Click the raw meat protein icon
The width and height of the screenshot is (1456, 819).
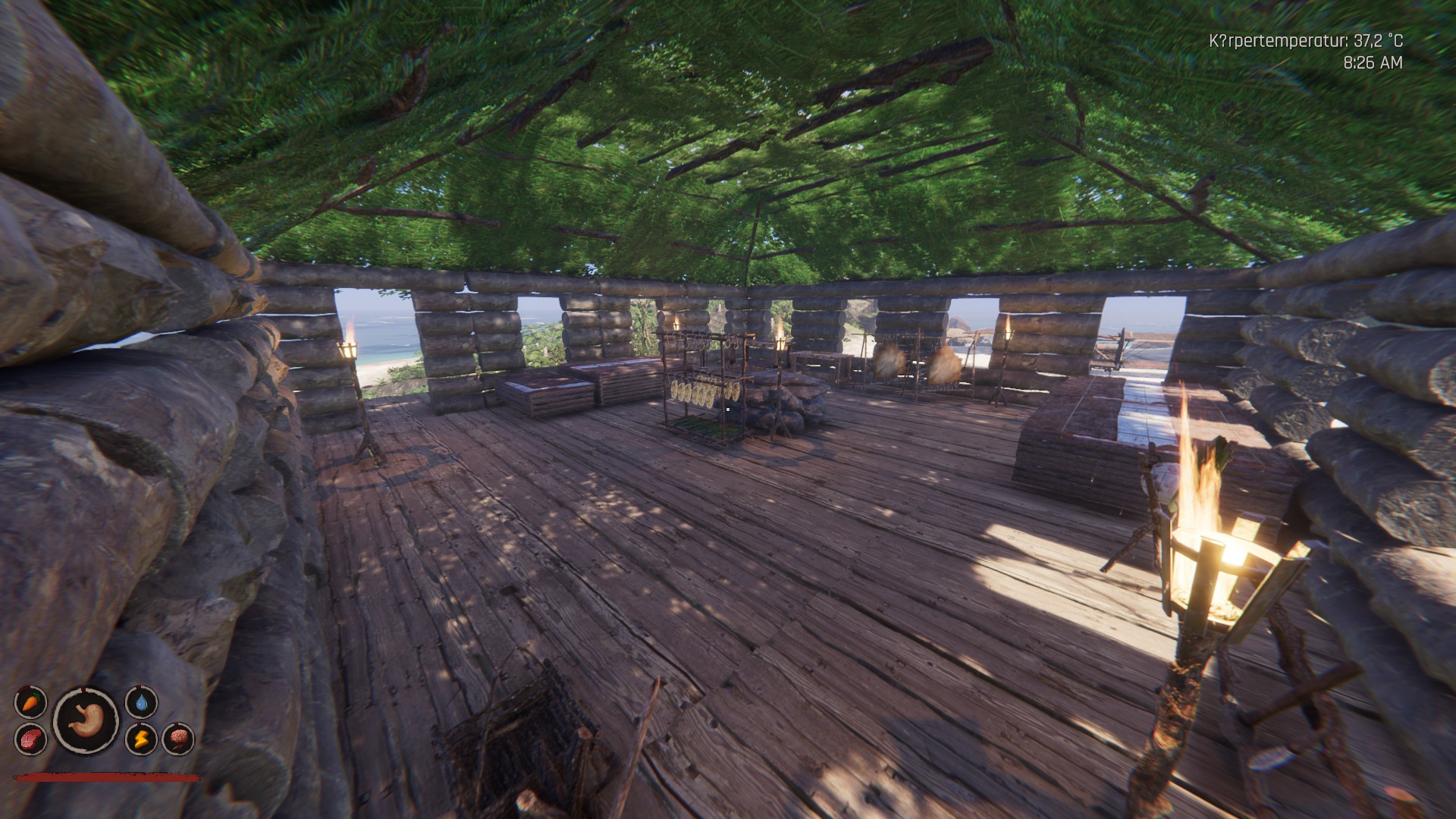point(31,739)
